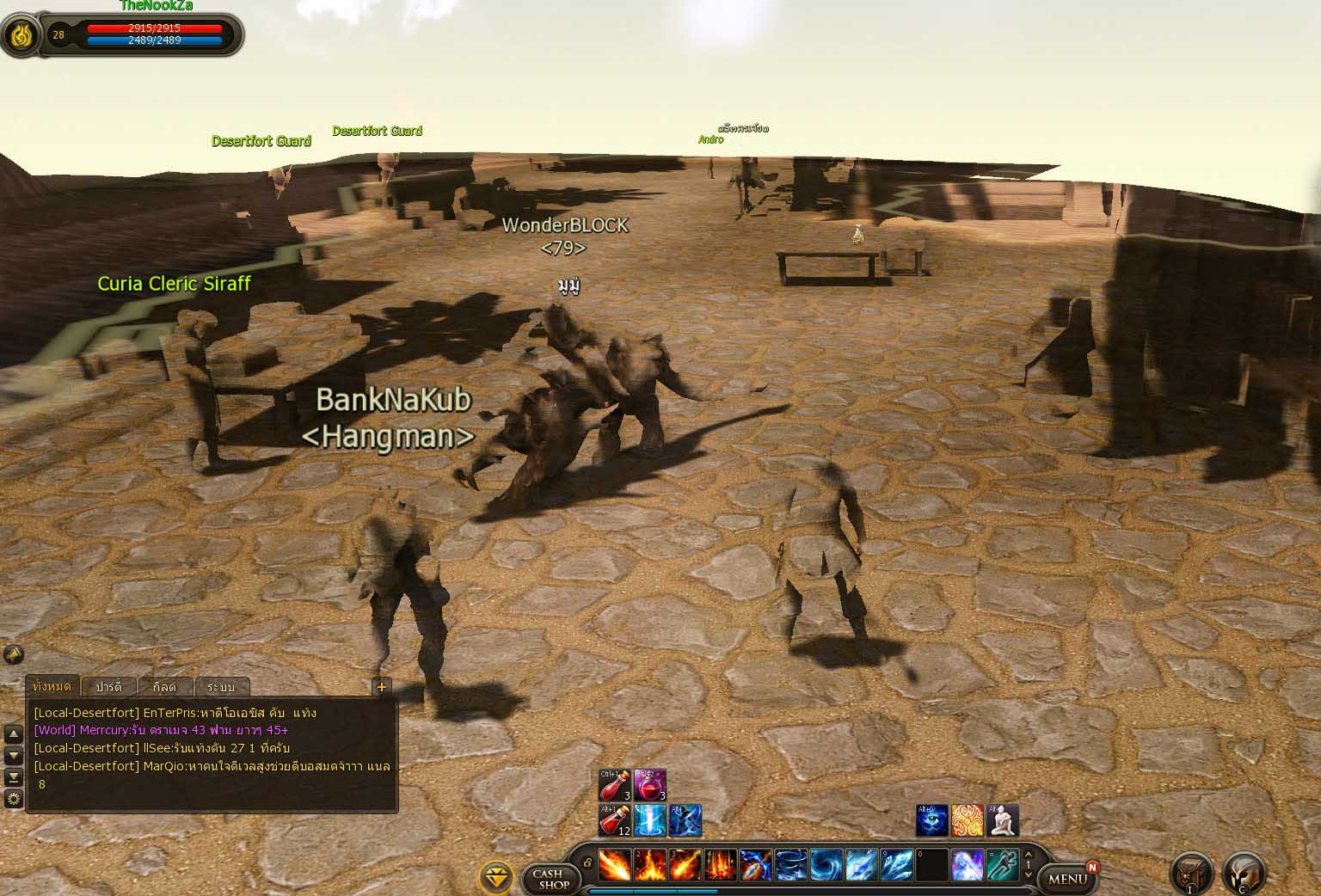
Task: Select the ทั้งหมด chat tab
Action: pos(52,686)
